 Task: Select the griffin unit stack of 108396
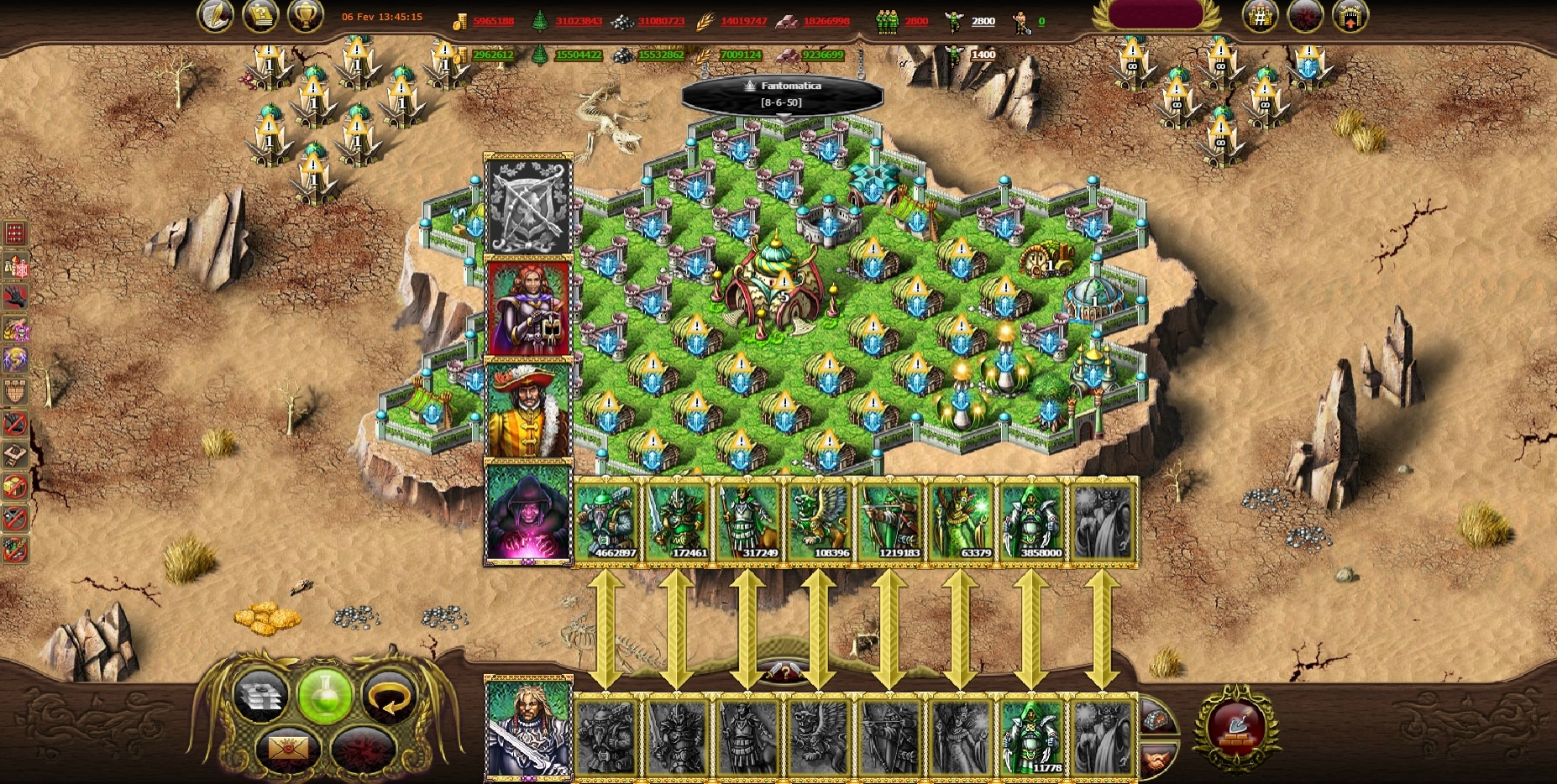(820, 522)
